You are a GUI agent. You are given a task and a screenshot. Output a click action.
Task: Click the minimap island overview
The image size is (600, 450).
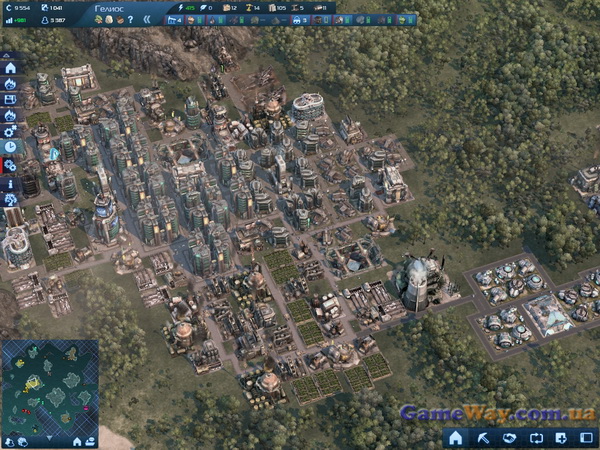tap(49, 390)
